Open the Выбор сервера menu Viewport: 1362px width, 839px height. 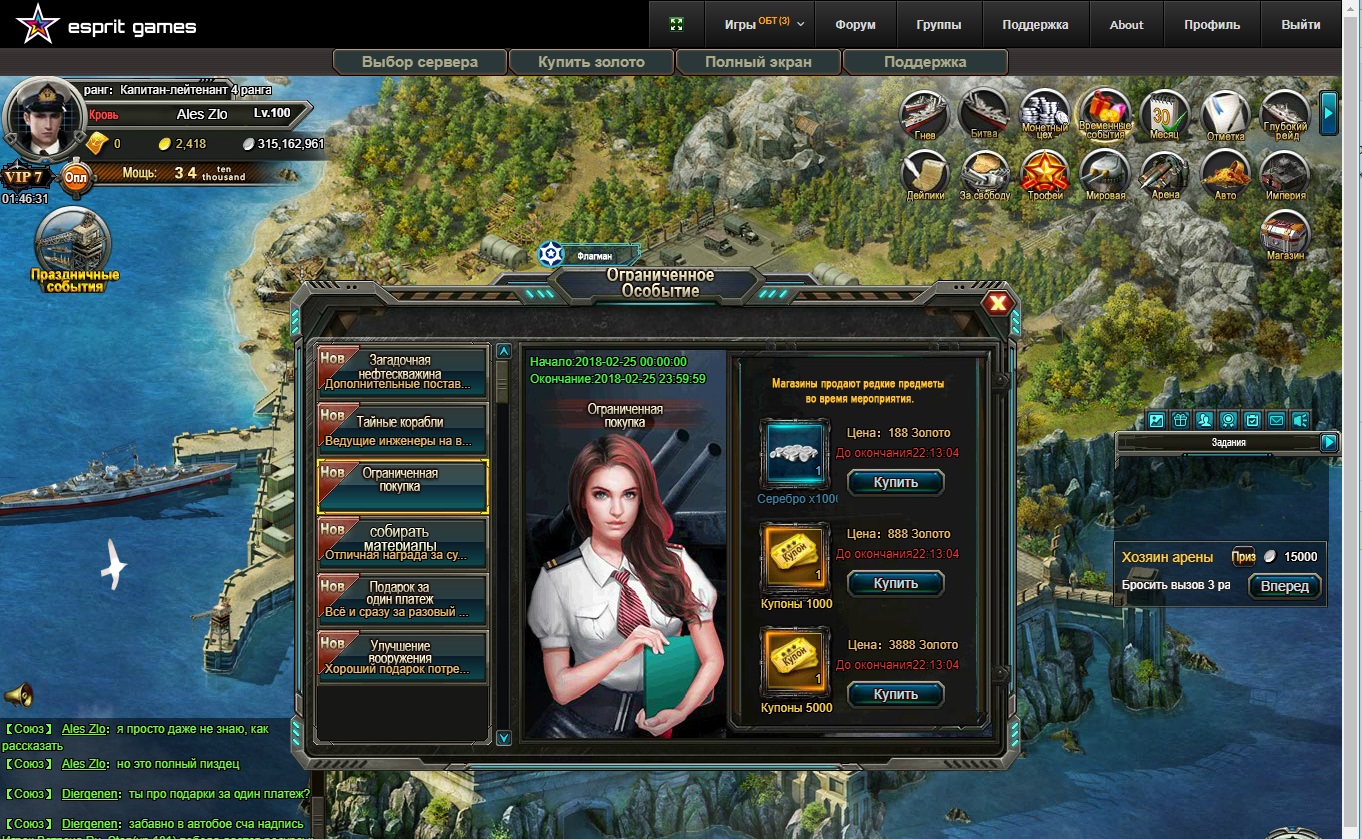tap(420, 62)
